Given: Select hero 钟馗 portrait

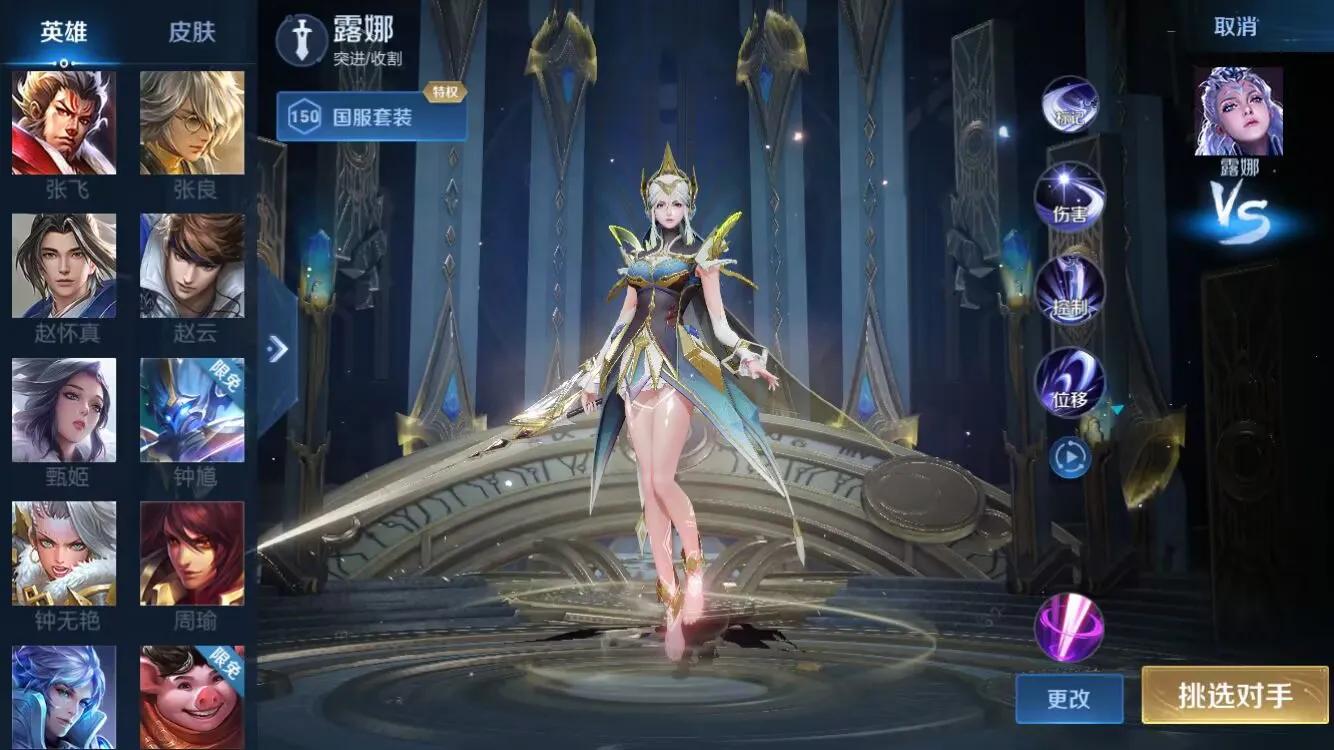Looking at the screenshot, I should 192,410.
